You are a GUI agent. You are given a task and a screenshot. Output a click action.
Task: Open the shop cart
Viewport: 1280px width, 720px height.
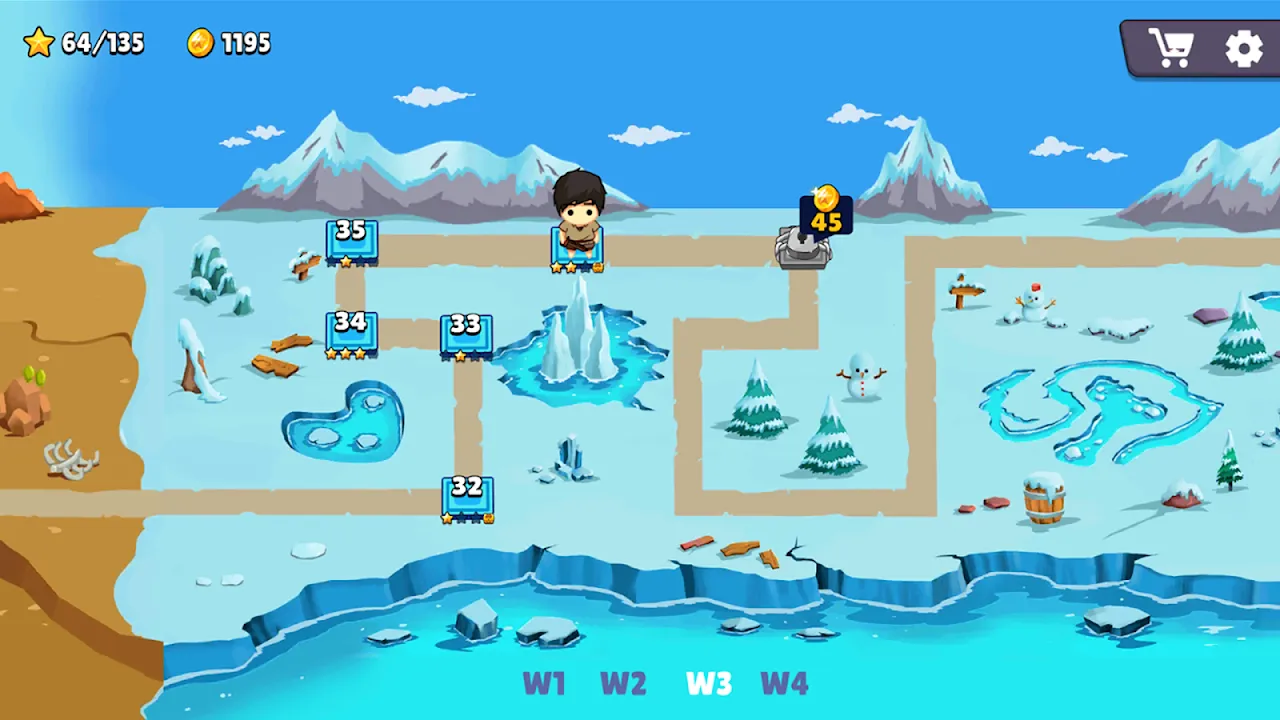(x=1170, y=48)
